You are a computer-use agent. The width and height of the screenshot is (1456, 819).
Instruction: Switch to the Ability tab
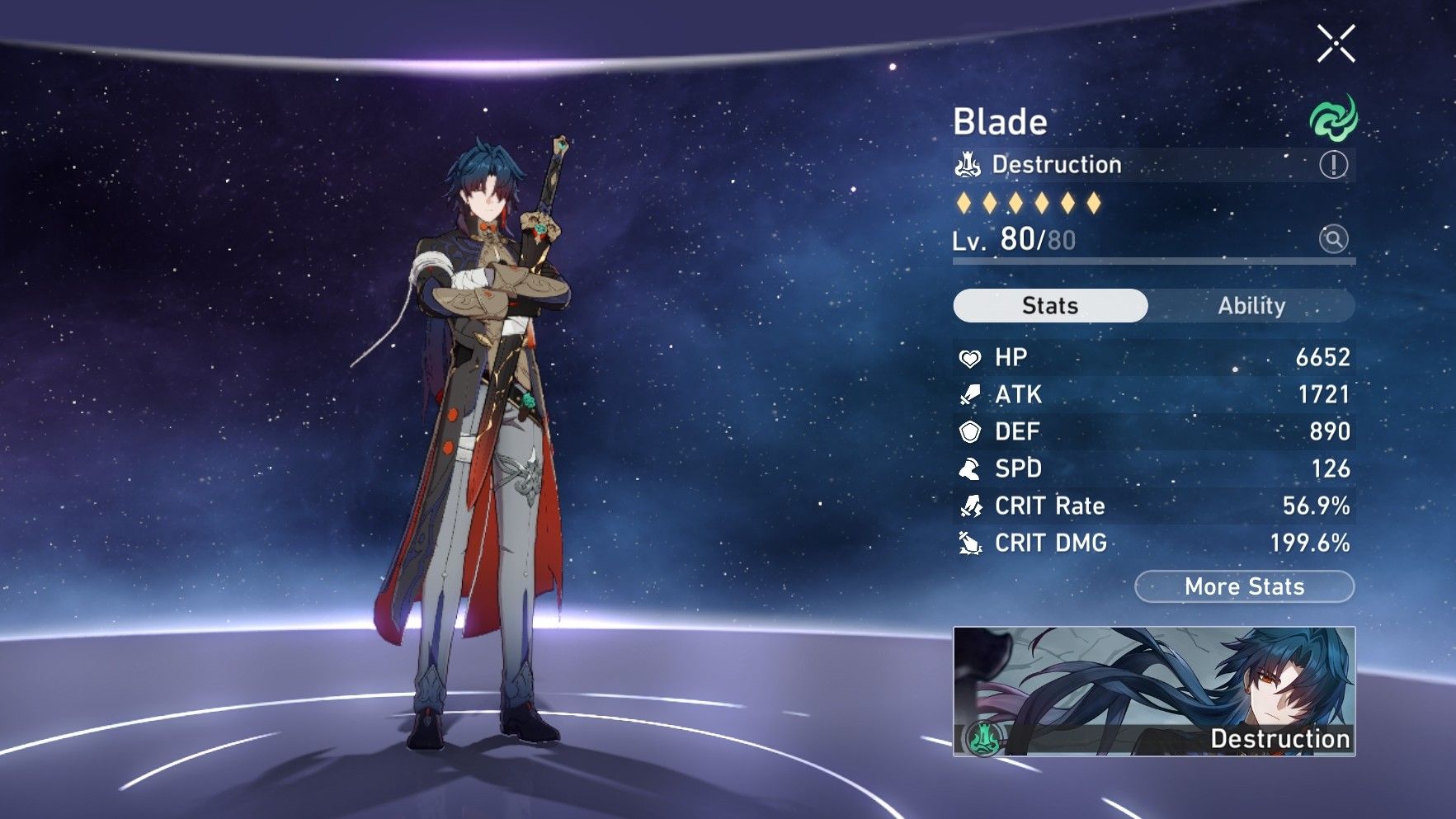click(1252, 306)
